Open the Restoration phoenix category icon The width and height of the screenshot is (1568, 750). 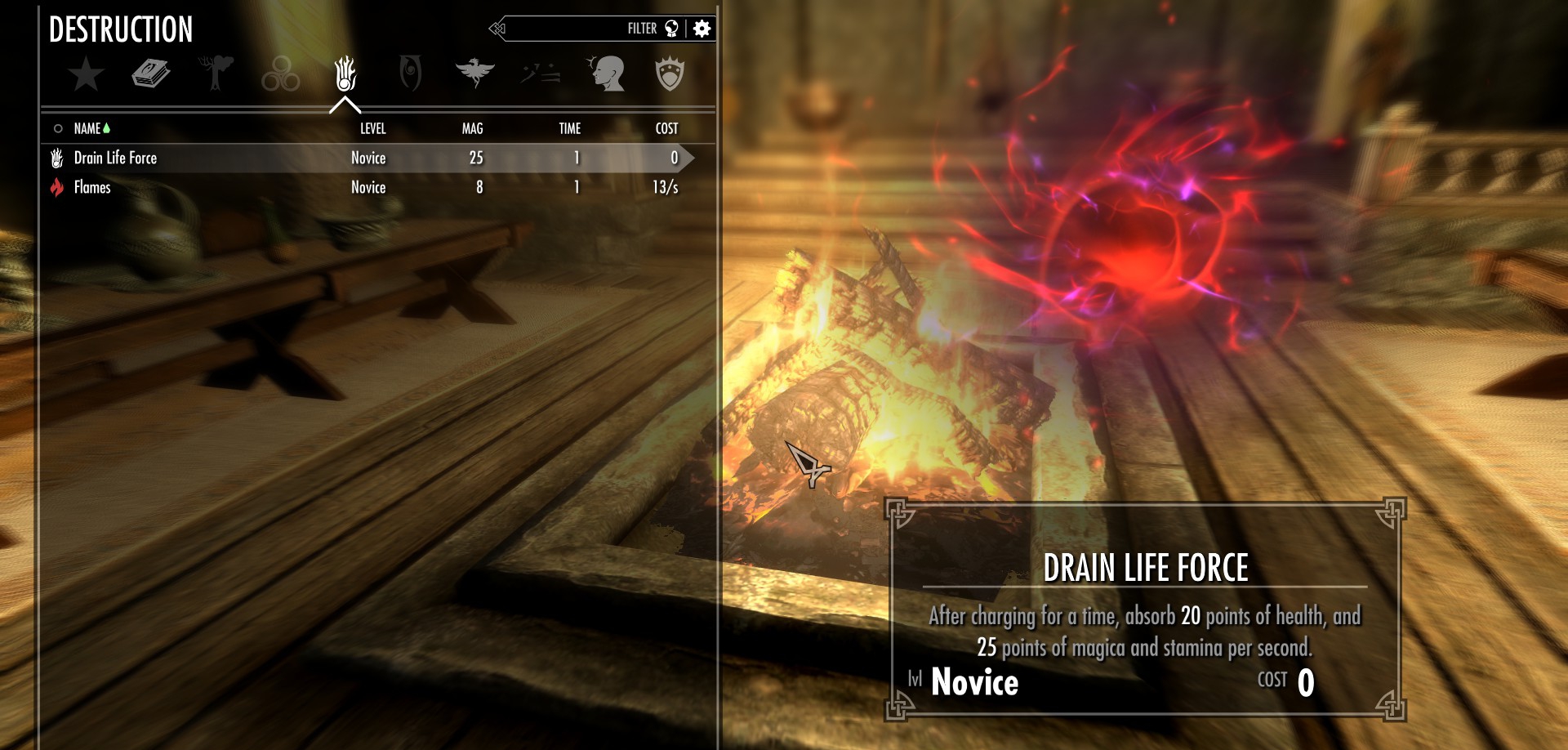tap(477, 72)
